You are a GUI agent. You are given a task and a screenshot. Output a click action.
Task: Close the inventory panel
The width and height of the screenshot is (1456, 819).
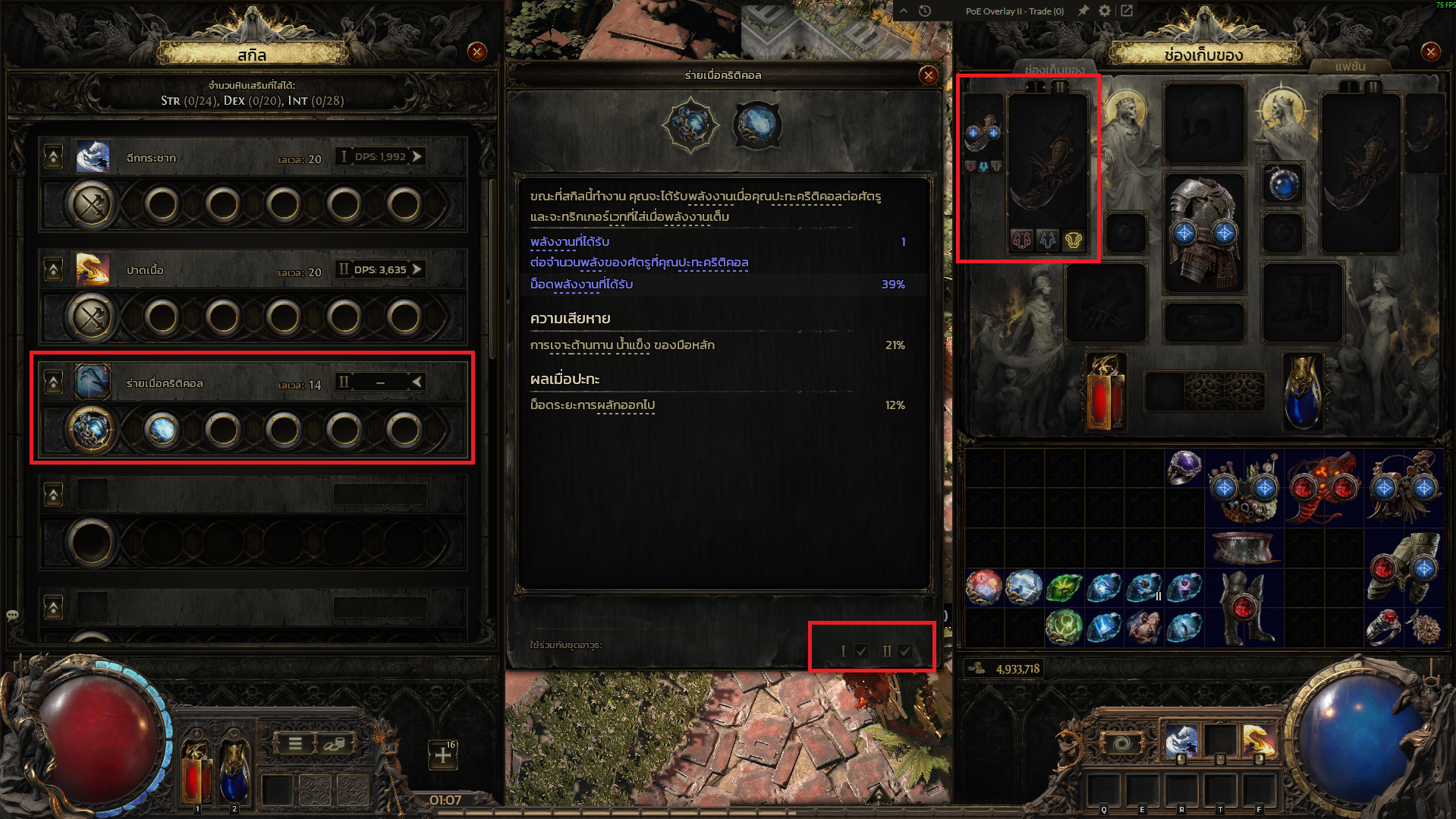pos(1430,52)
